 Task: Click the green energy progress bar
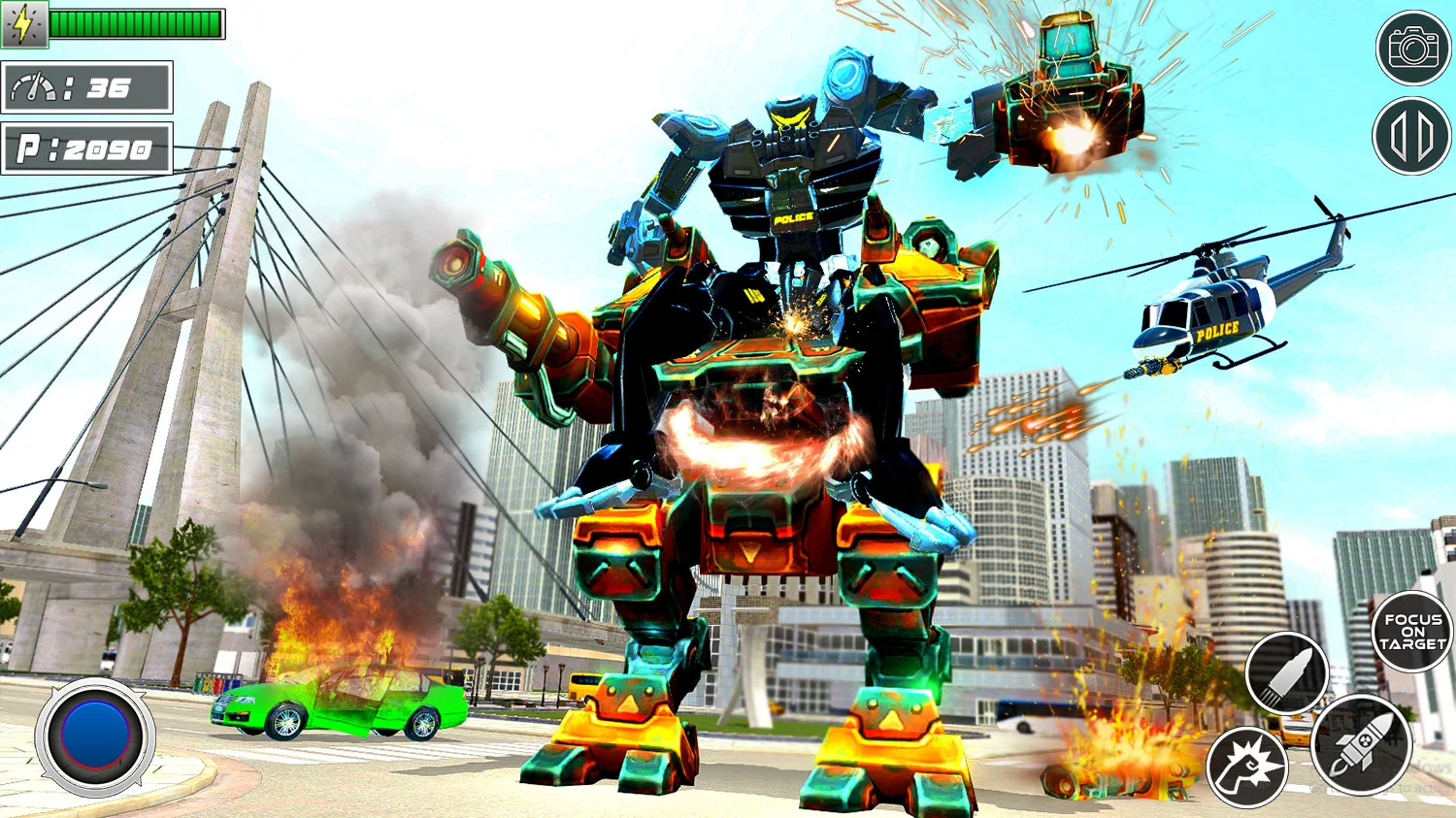click(136, 21)
